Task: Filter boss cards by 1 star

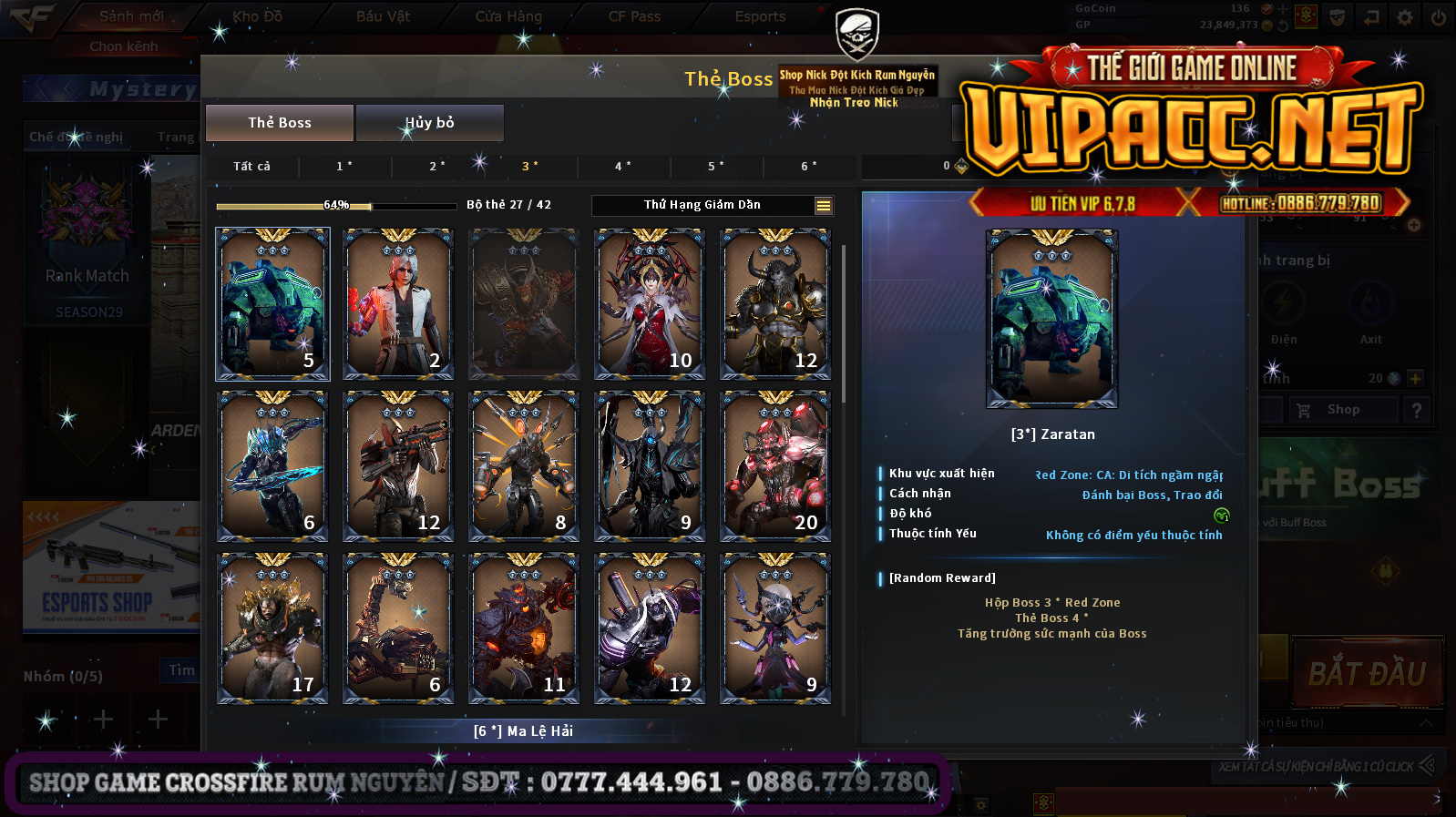Action: click(344, 167)
